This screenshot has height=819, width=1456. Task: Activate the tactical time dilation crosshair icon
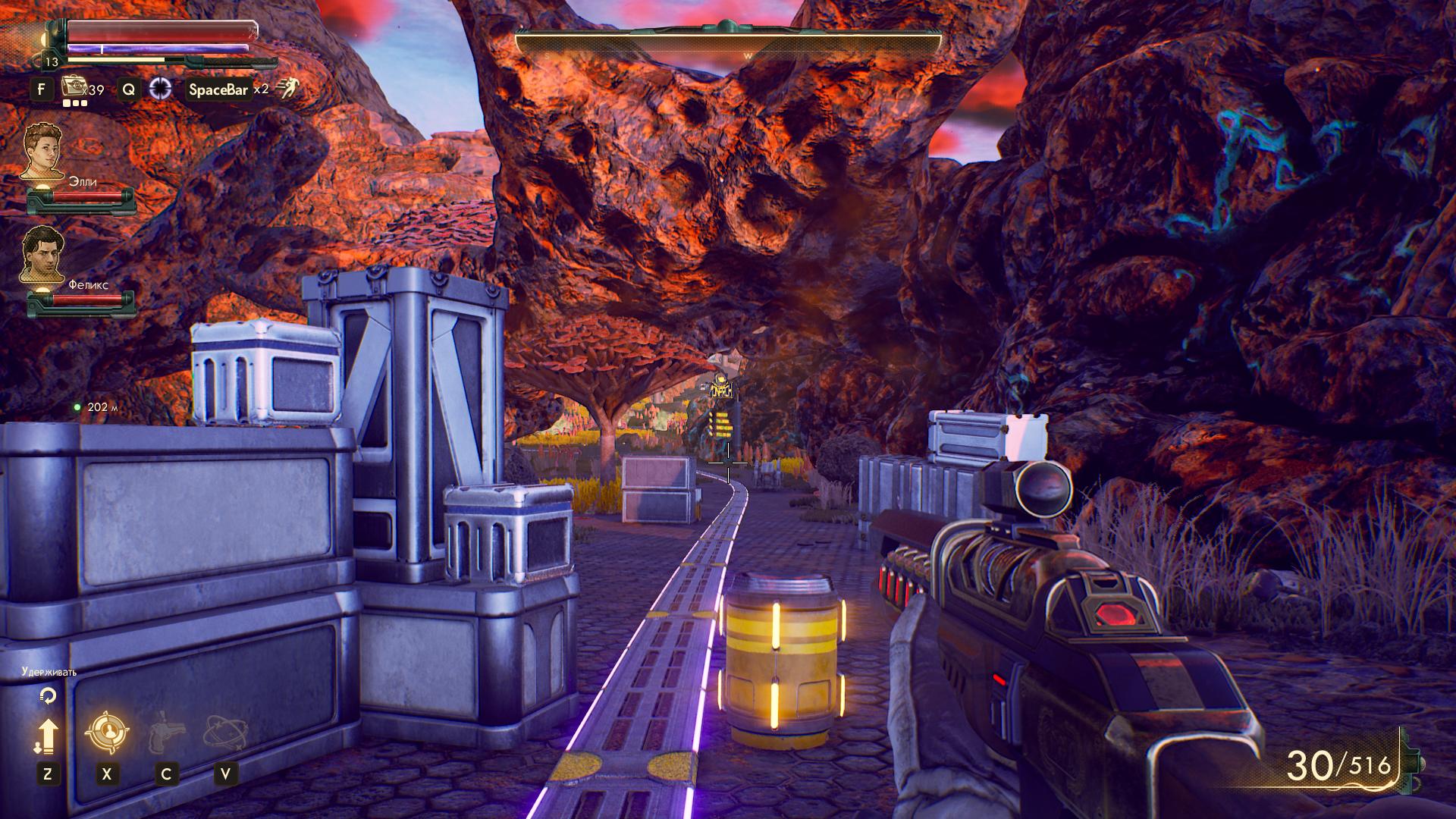(x=160, y=89)
